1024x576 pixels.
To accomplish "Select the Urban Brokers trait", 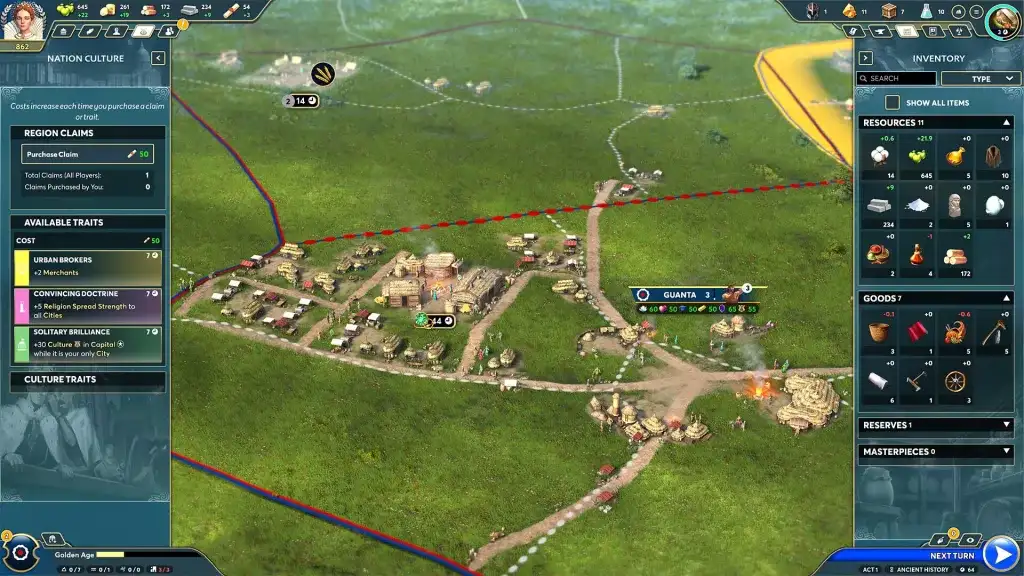I will coord(87,265).
